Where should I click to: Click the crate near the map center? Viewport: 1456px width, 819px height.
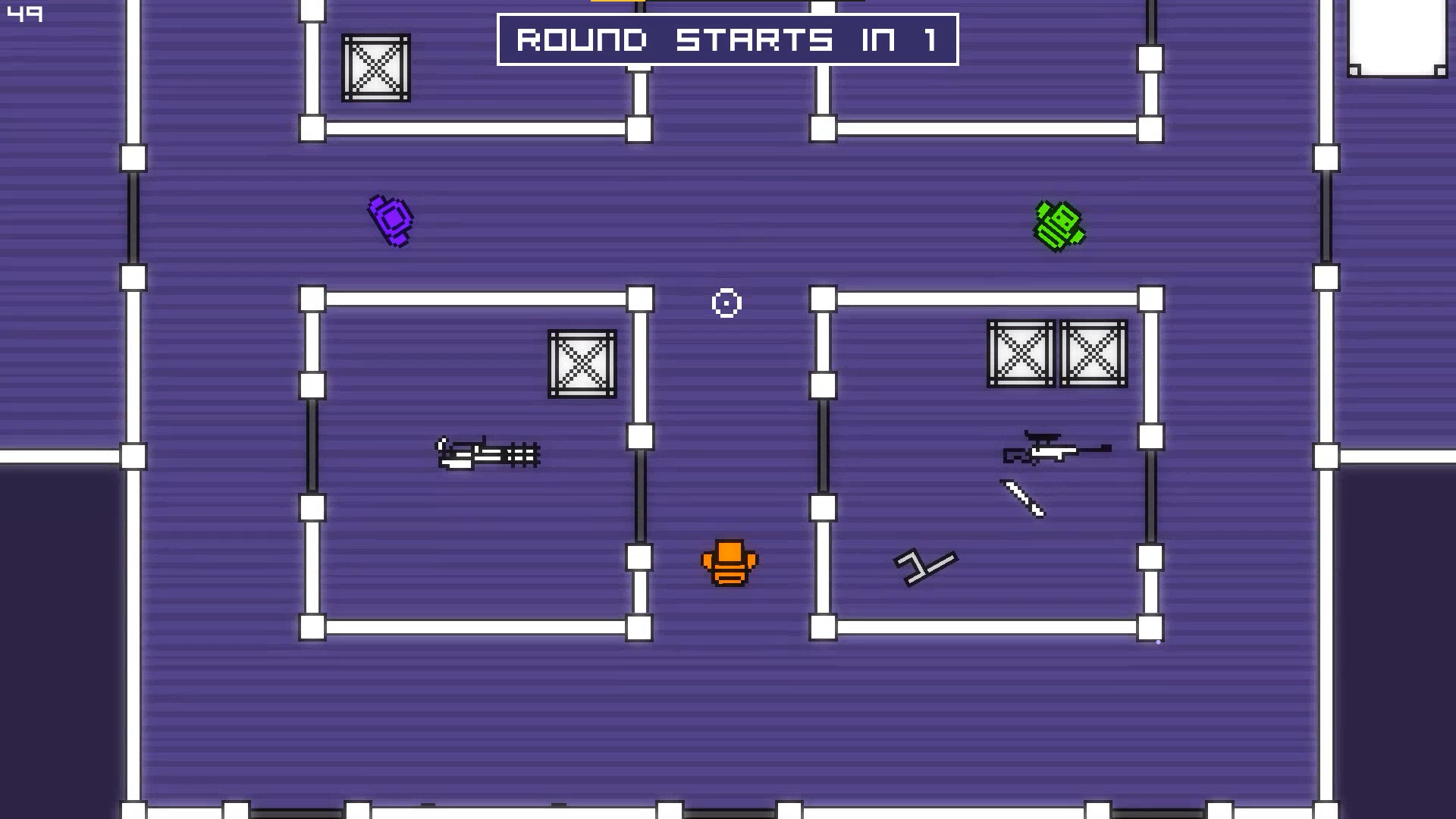[x=580, y=362]
